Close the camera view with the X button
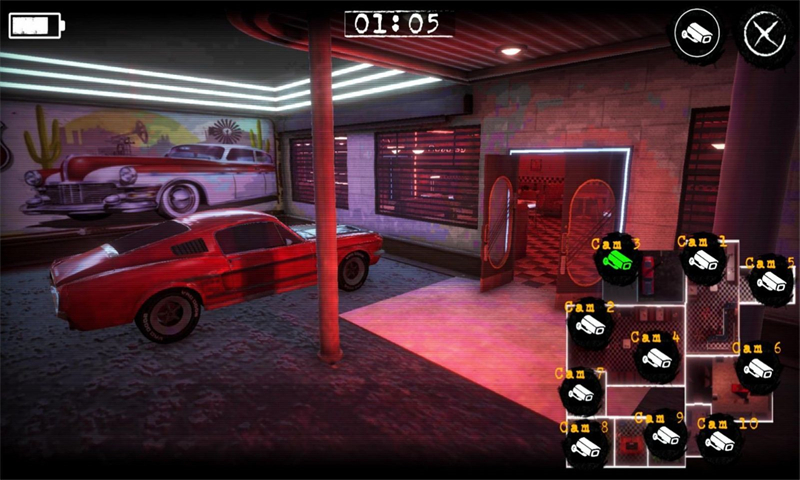800x480 pixels. pyautogui.click(x=765, y=34)
